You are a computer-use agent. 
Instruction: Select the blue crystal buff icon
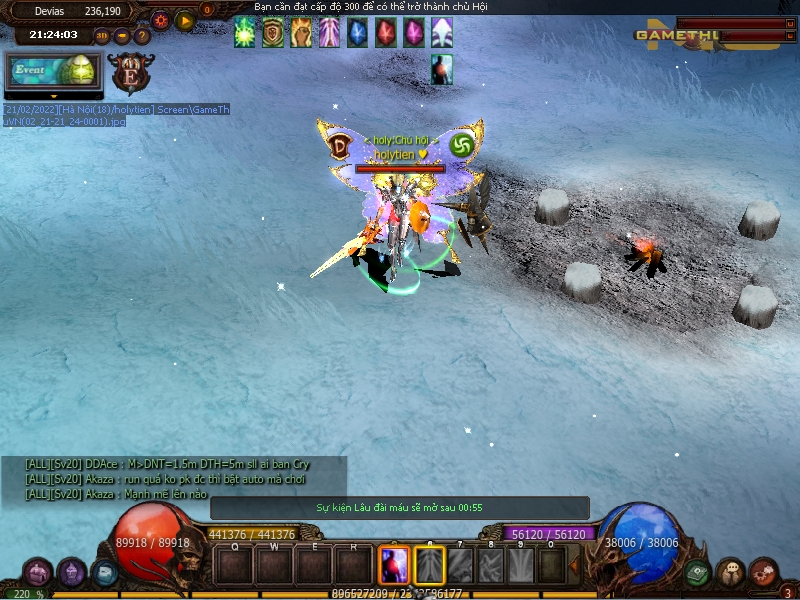tap(357, 34)
